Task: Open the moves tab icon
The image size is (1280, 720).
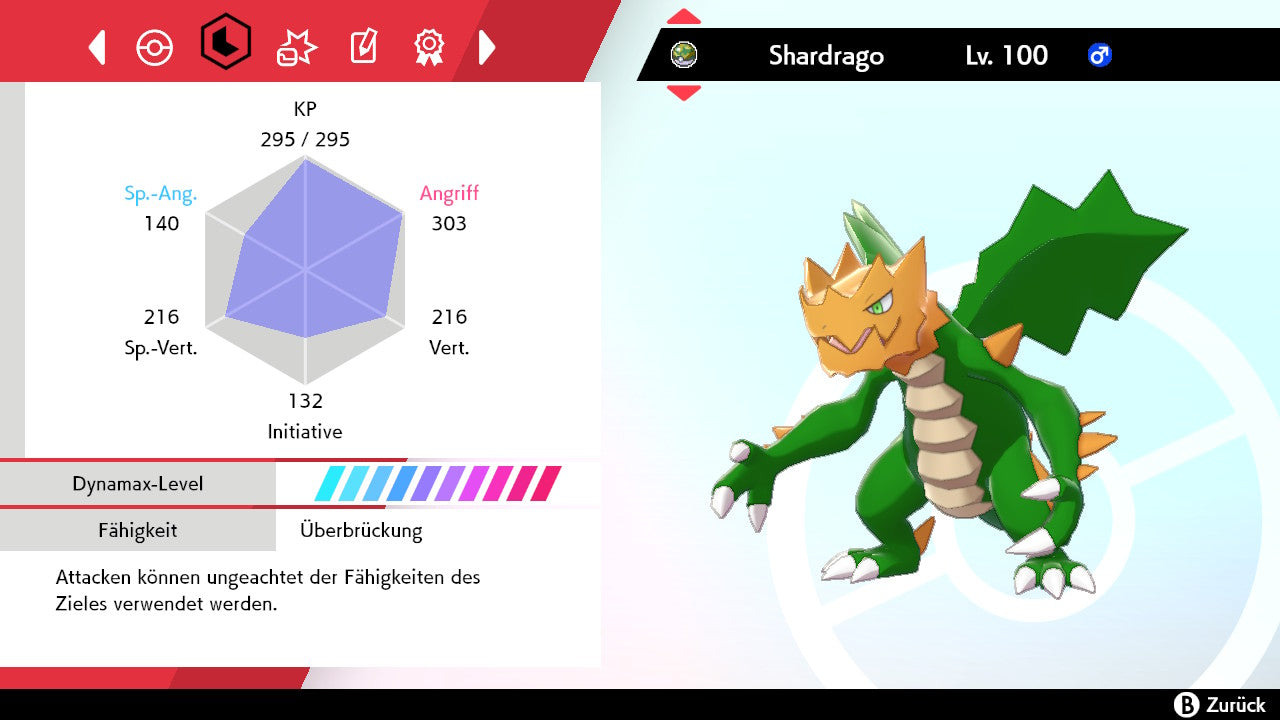Action: [x=296, y=47]
